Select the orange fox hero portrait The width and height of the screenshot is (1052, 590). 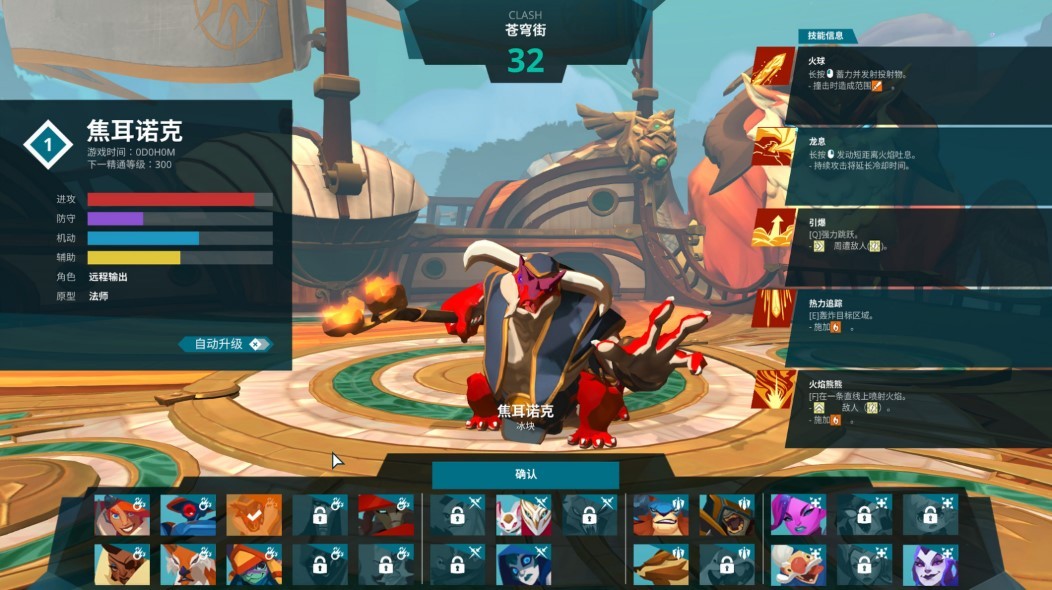187,565
